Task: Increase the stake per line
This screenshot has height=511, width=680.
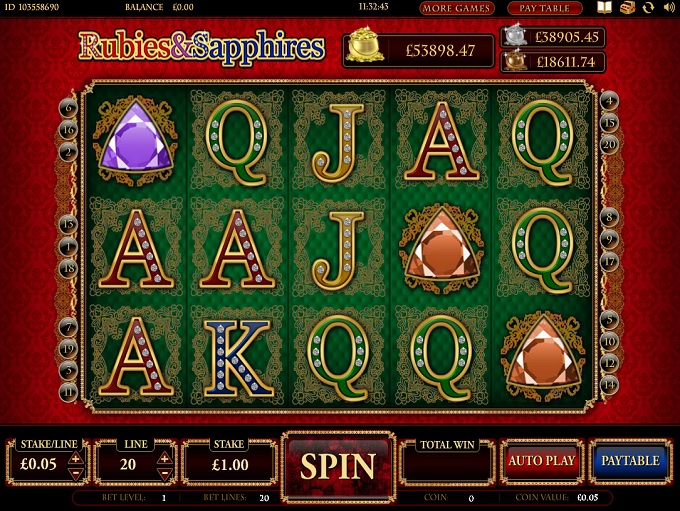Action: [76, 458]
